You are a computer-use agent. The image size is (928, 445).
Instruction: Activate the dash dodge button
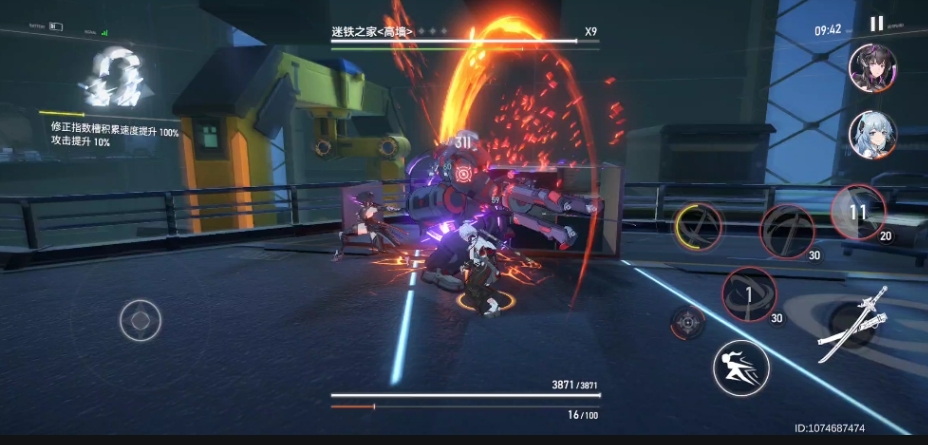coord(740,367)
